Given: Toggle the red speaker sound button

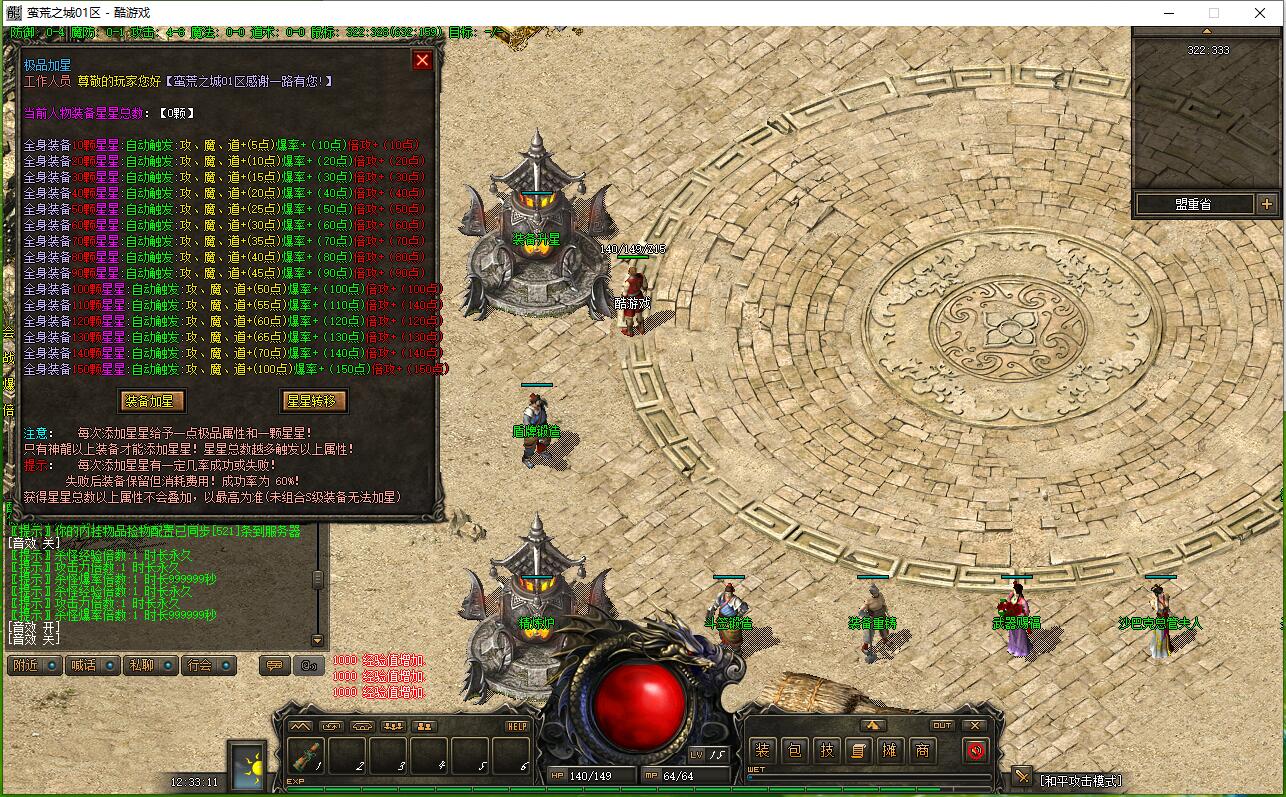Looking at the screenshot, I should coord(976,750).
